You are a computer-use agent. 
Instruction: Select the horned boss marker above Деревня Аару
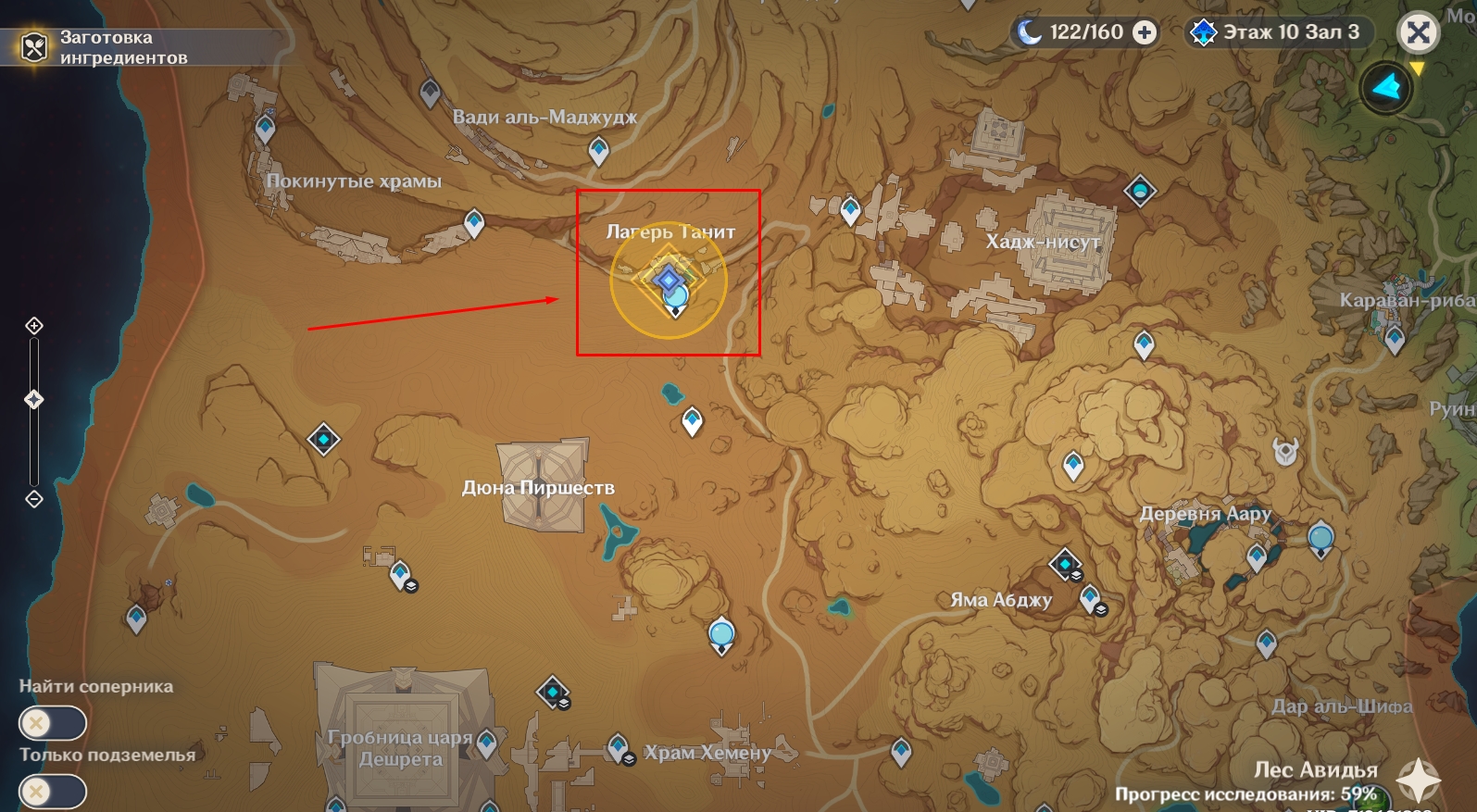click(x=1285, y=451)
